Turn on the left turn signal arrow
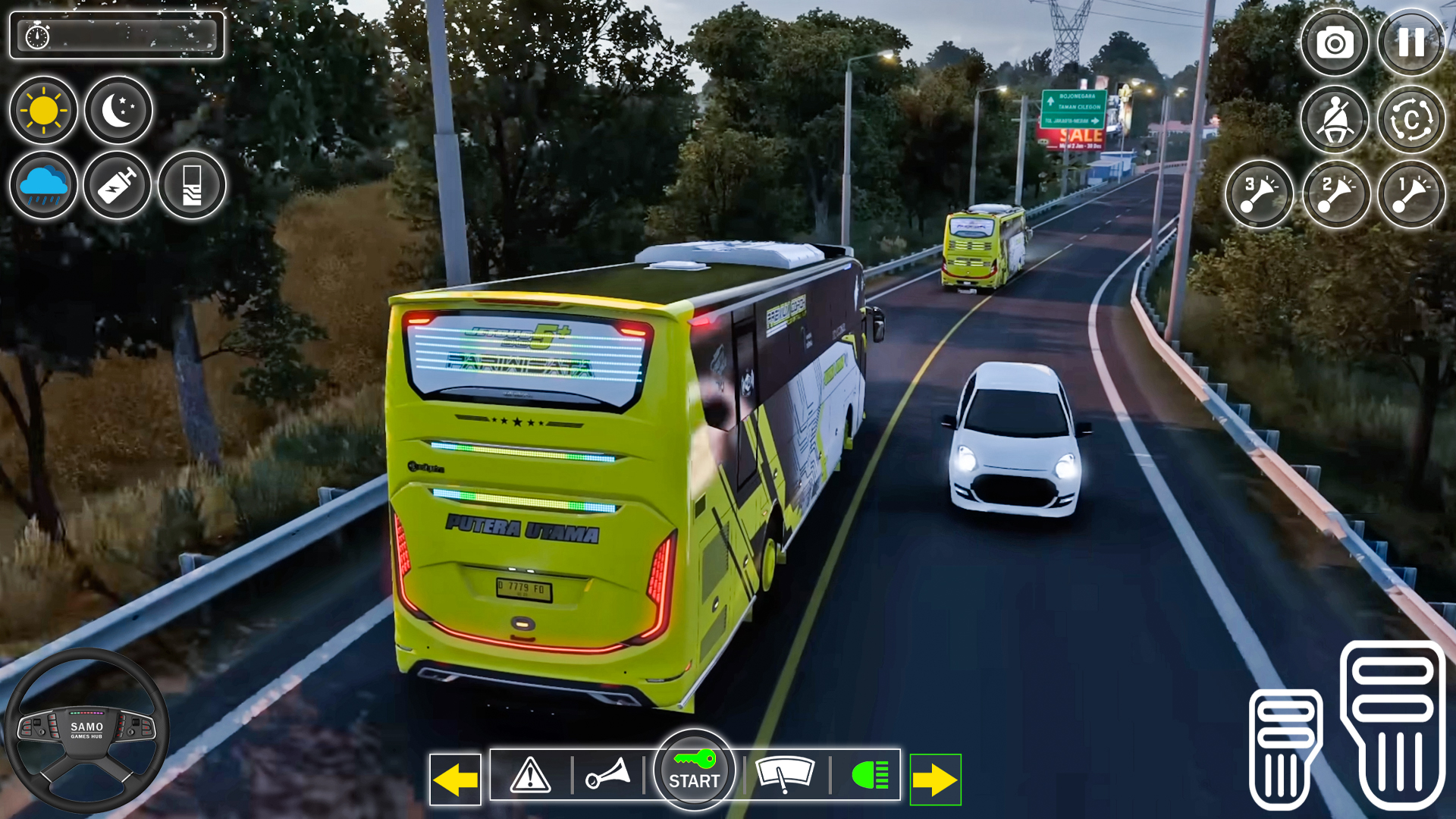The width and height of the screenshot is (1456, 819). tap(455, 780)
